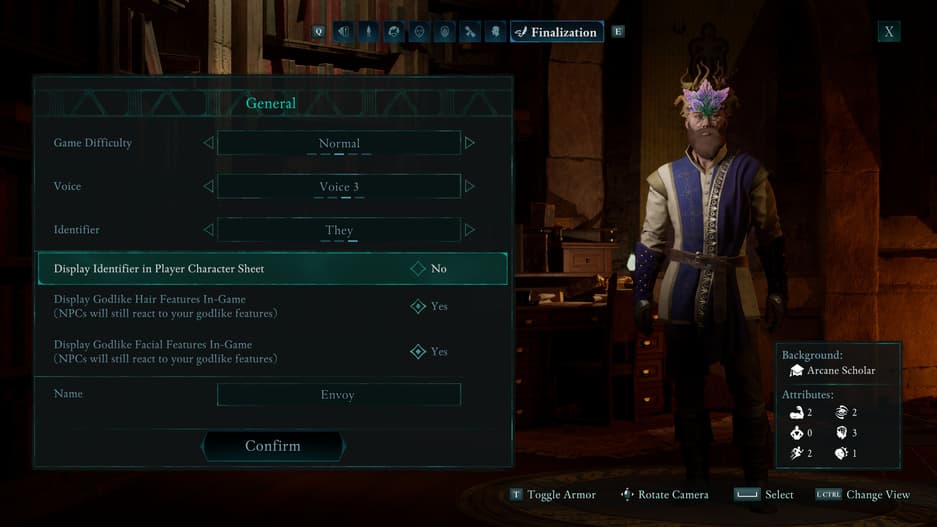Screen dimensions: 937x527
Task: Close the character creation screen
Action: (x=888, y=32)
